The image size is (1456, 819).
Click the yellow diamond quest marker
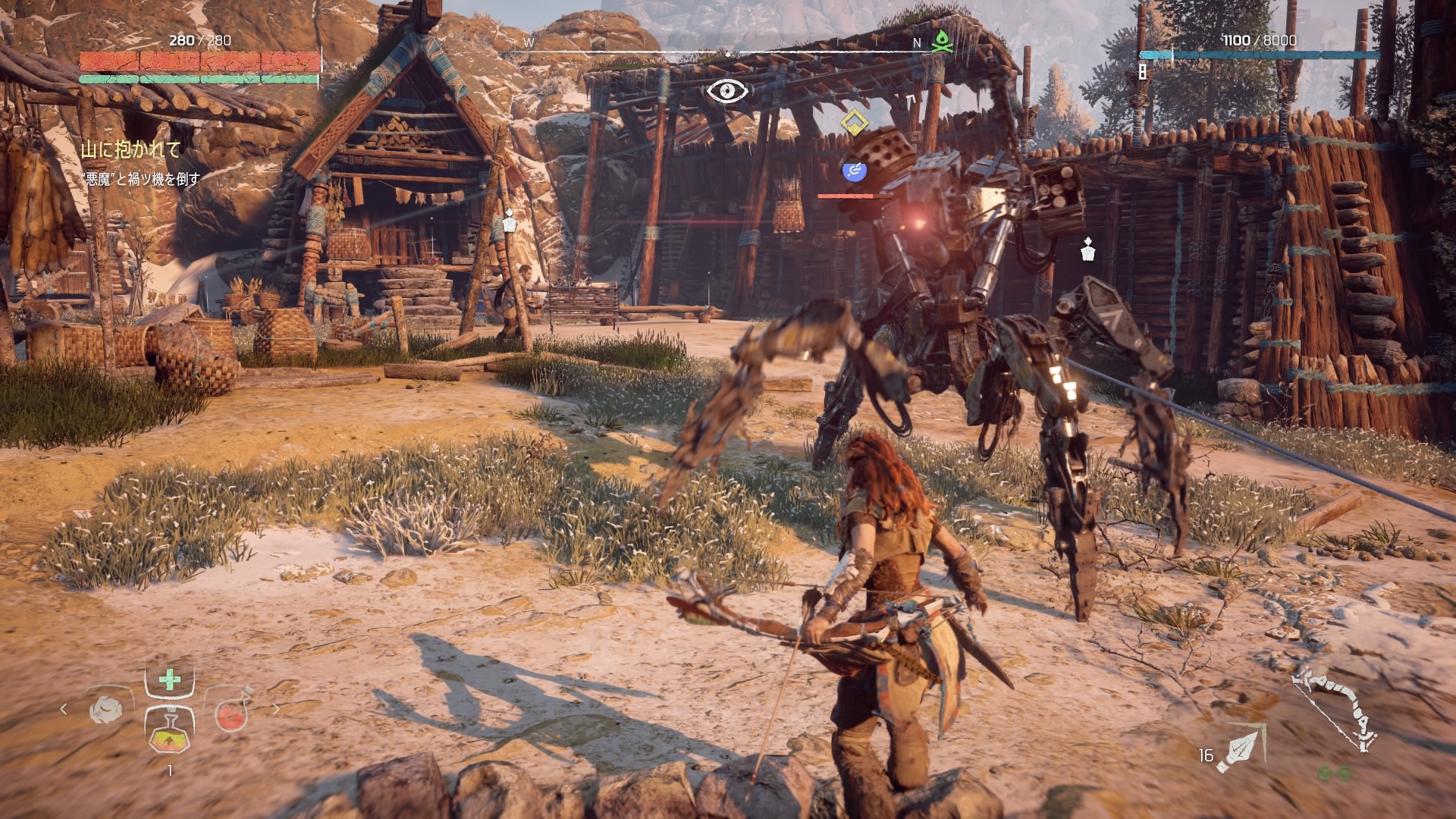point(854,123)
